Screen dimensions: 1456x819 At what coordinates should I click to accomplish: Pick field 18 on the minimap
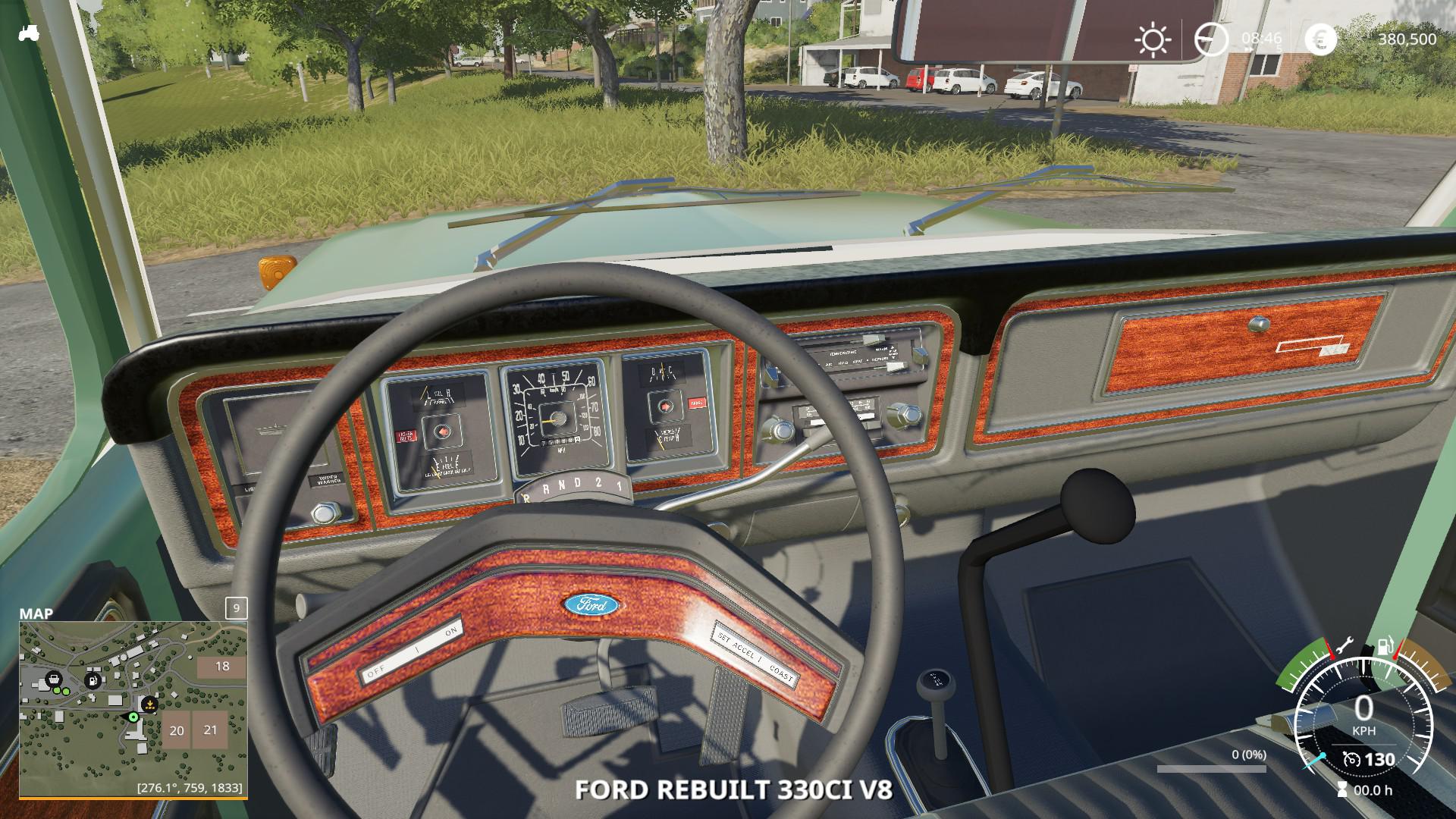click(221, 667)
